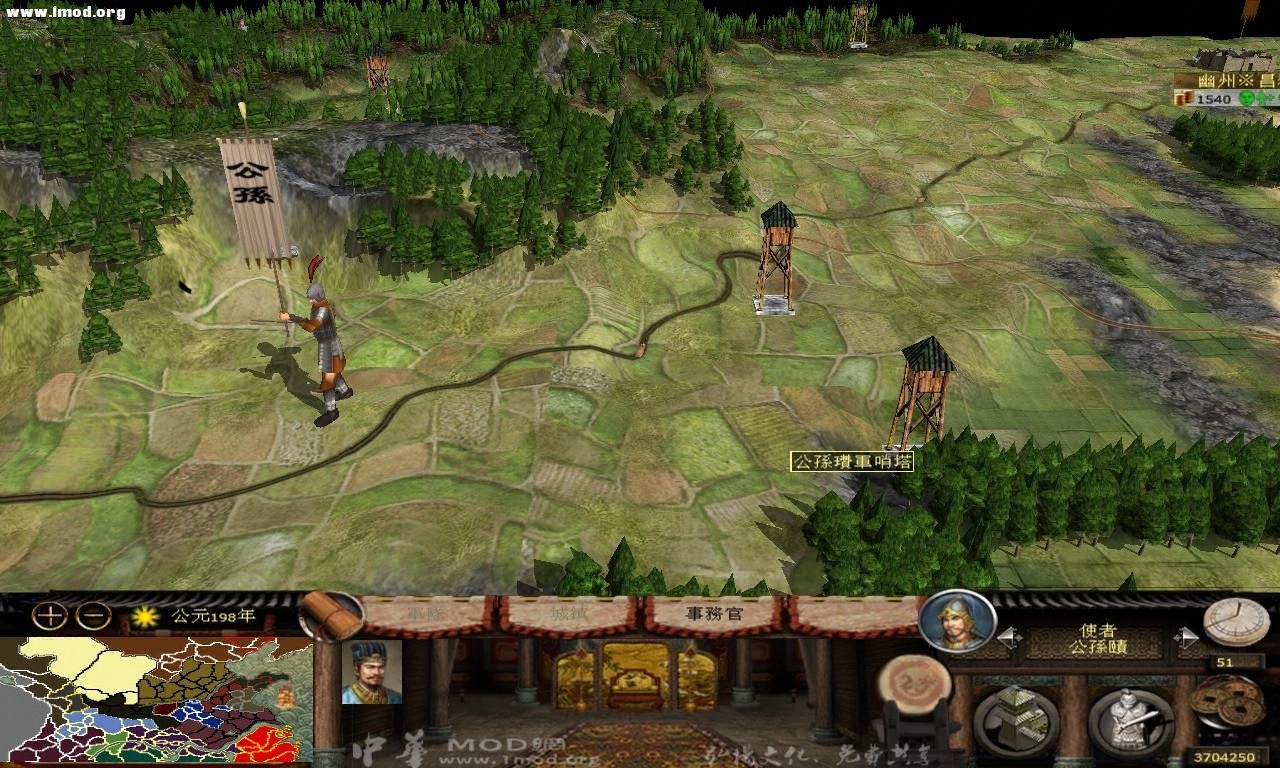This screenshot has height=768, width=1280.
Task: Click the sun icon beside the 公元198年 date
Action: (146, 619)
